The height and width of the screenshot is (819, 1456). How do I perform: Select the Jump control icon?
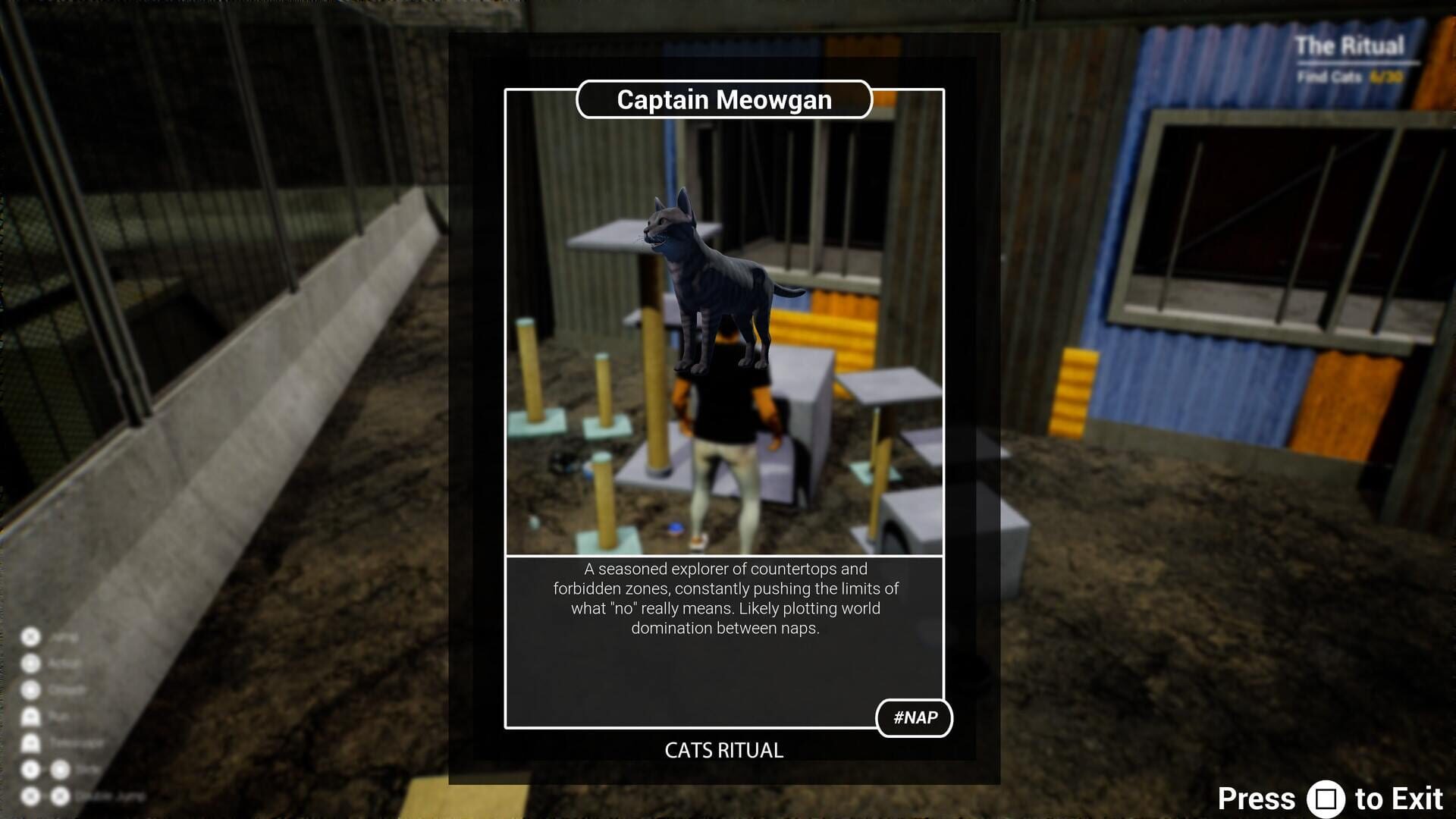pyautogui.click(x=30, y=637)
